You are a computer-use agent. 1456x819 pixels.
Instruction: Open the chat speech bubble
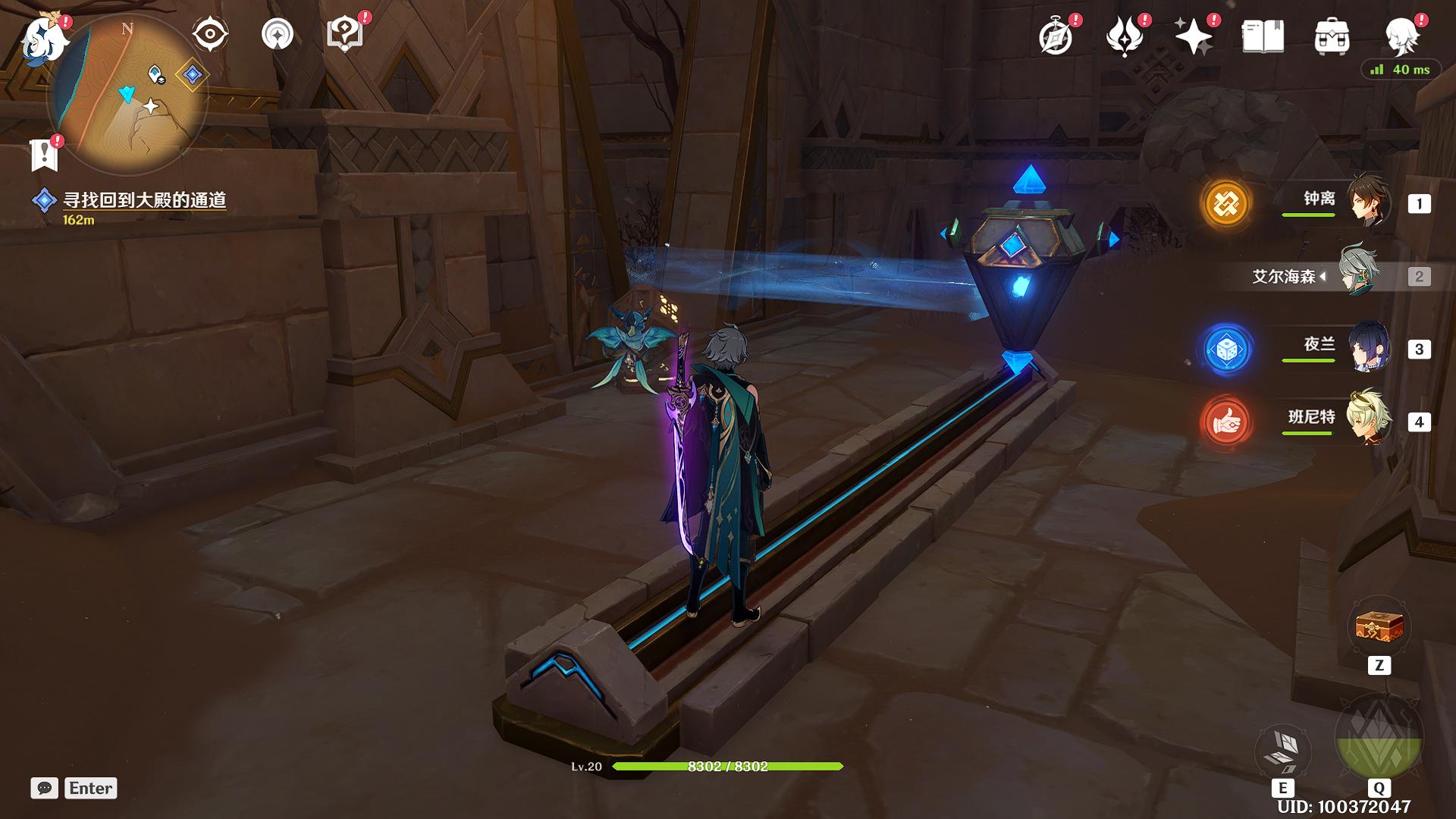(44, 788)
